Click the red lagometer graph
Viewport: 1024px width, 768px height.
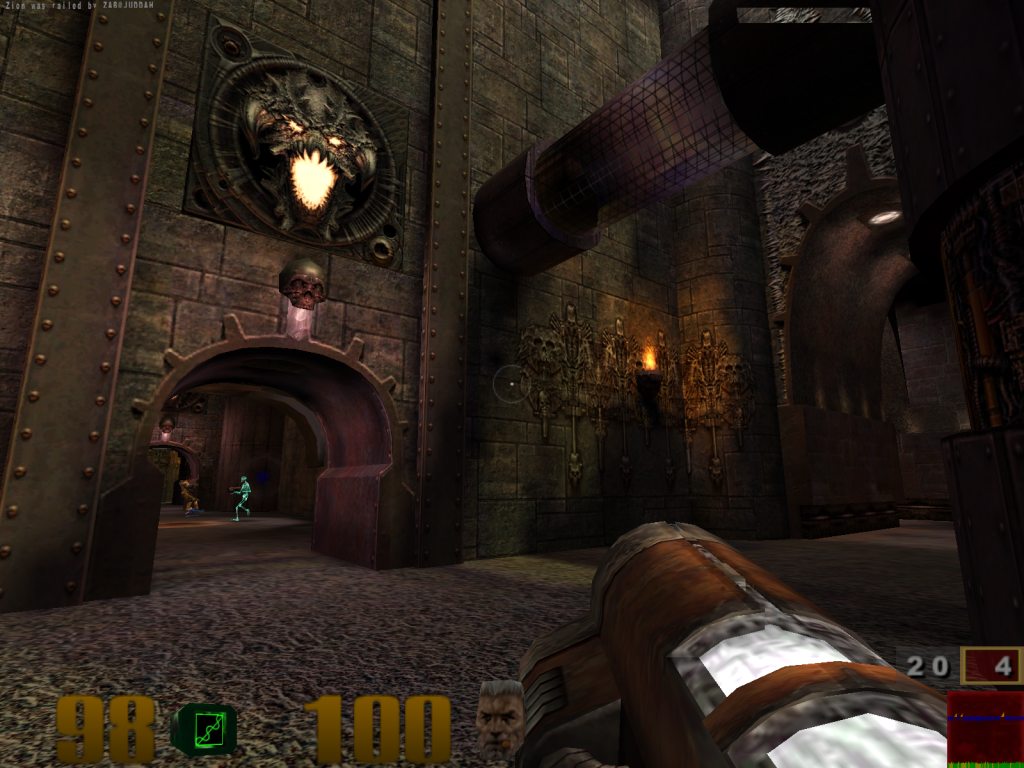[985, 728]
